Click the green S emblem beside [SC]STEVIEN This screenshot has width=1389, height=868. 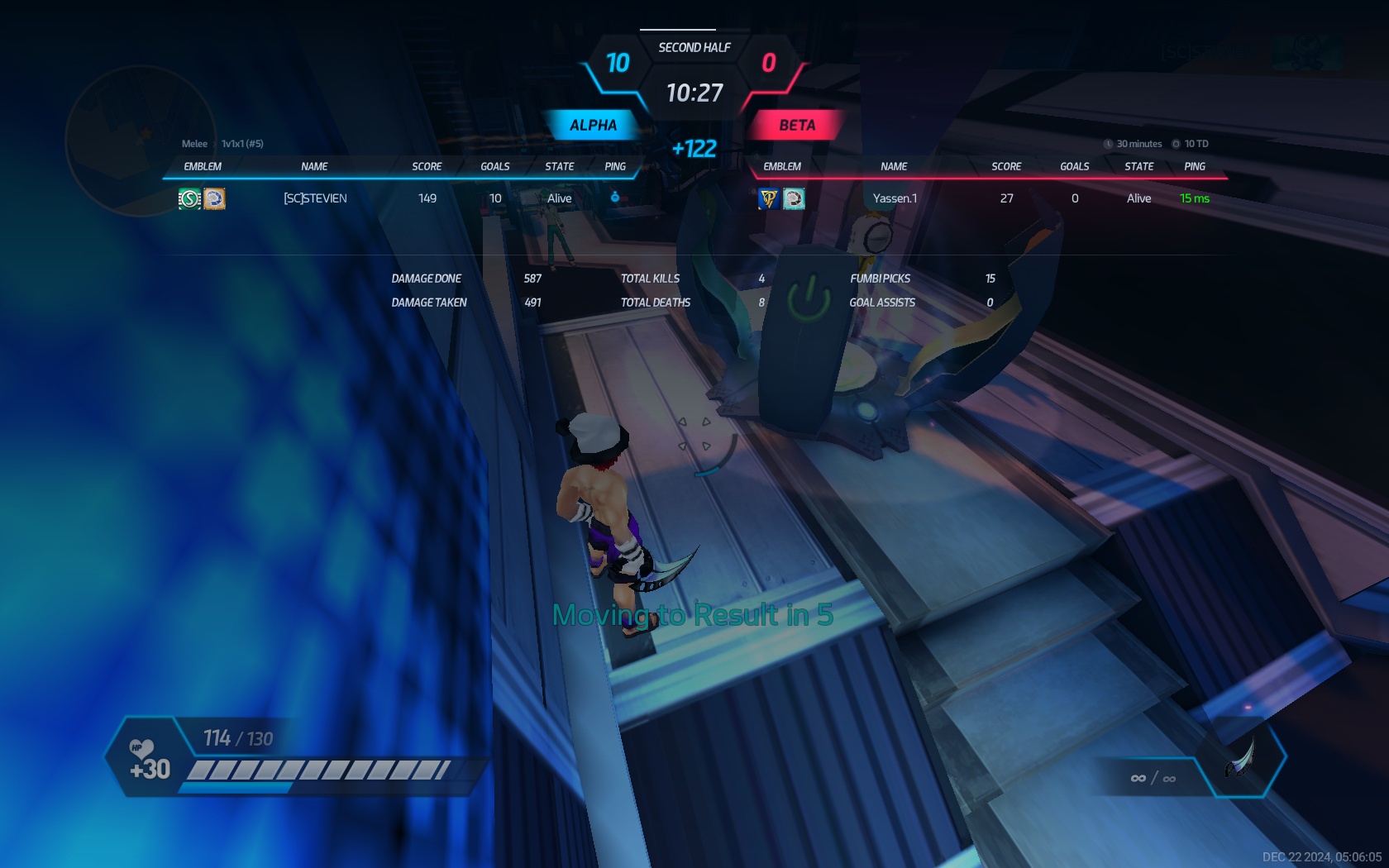(x=189, y=198)
